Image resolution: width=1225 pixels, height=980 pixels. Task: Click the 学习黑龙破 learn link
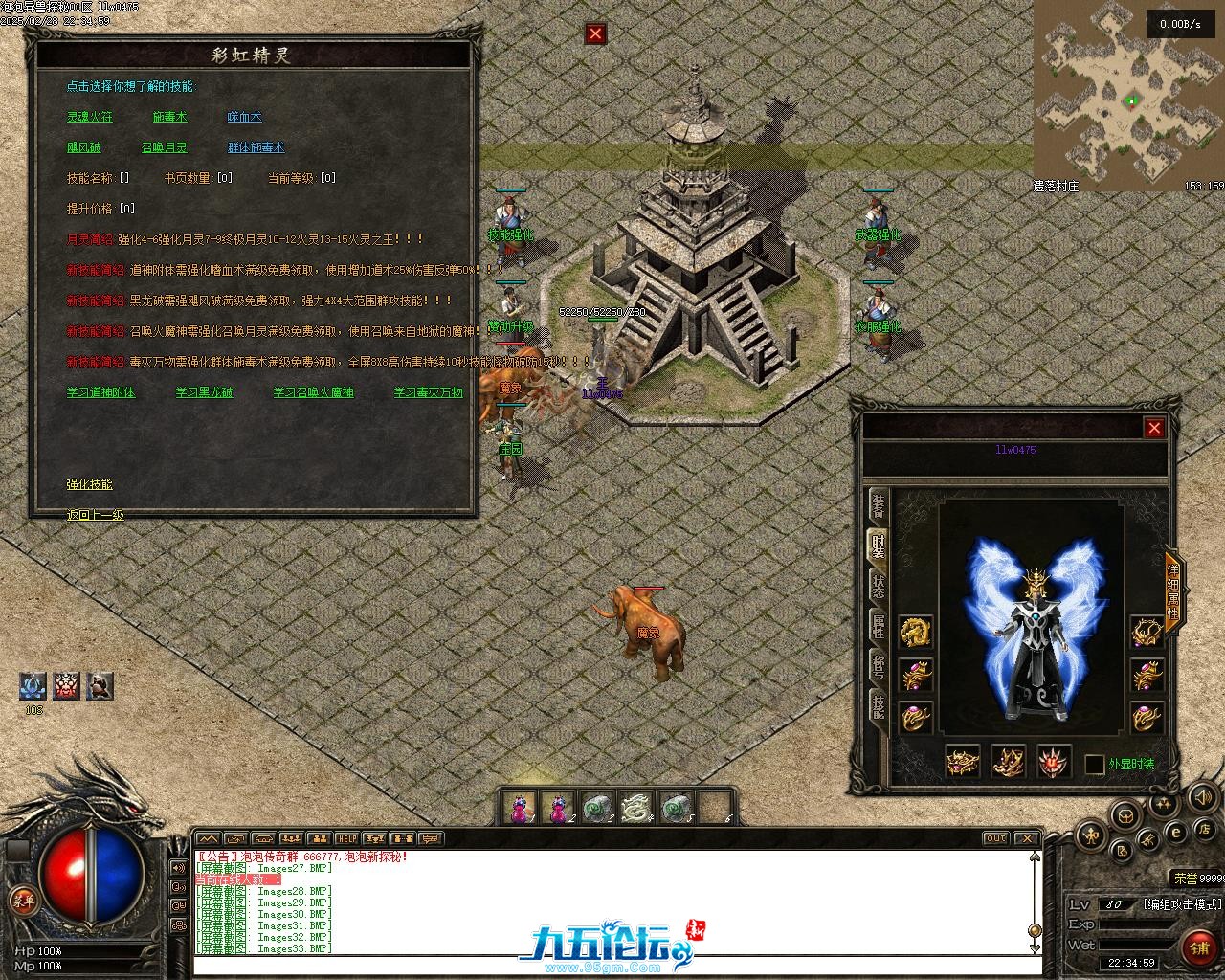[x=204, y=392]
